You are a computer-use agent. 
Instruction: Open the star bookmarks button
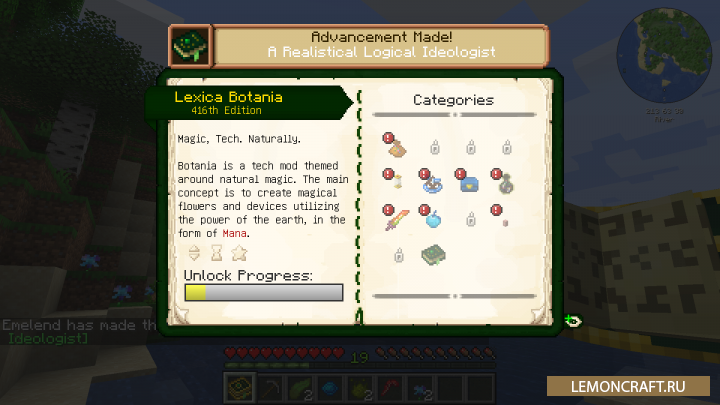[x=238, y=253]
